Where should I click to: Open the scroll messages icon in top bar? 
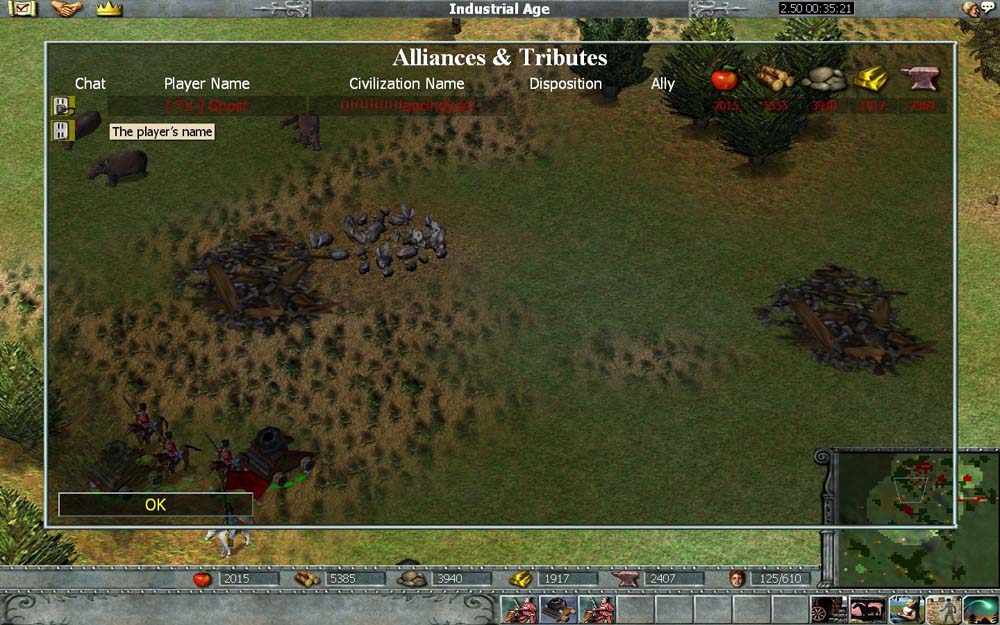point(22,9)
